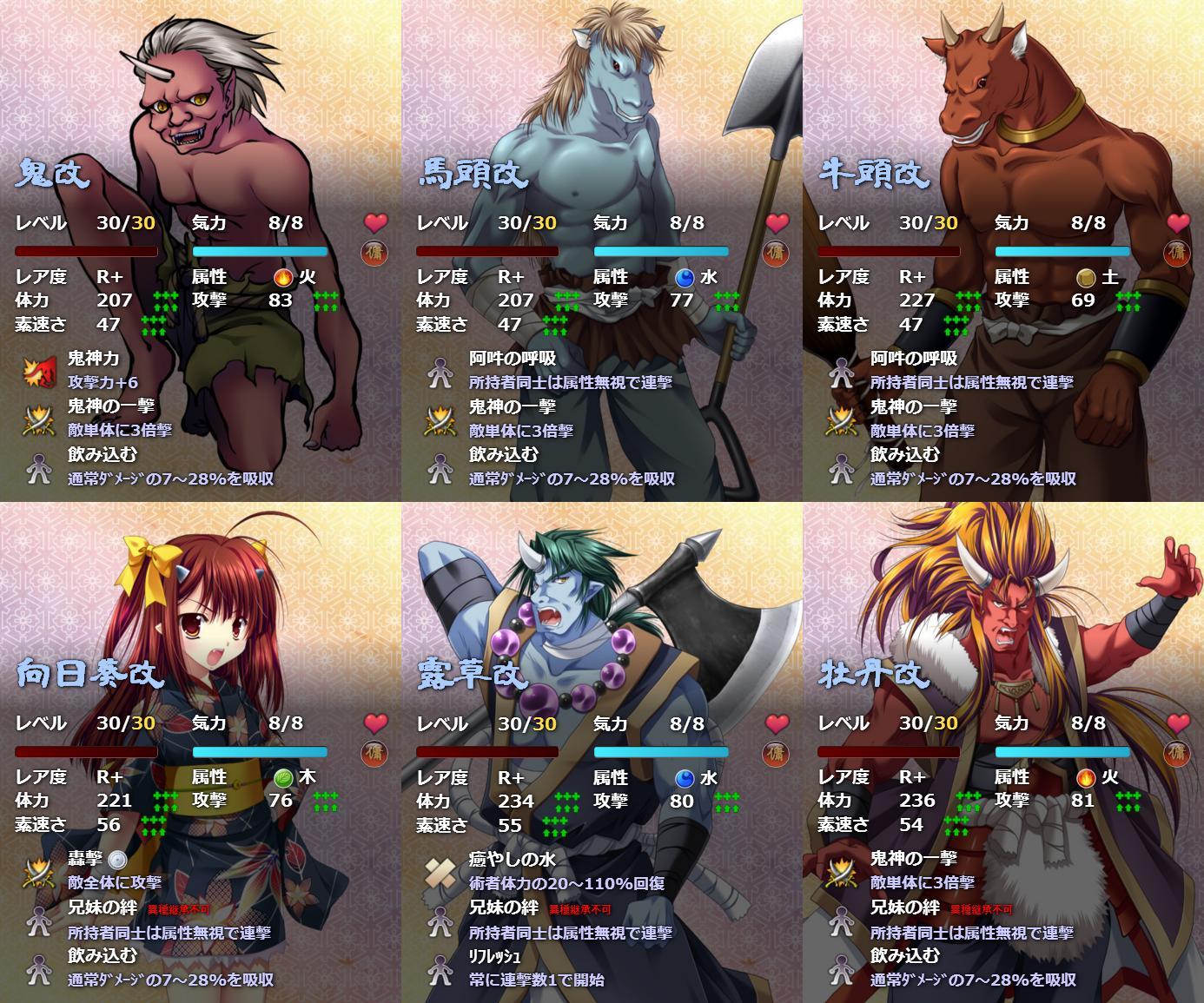Viewport: 1204px width, 1003px height.
Task: Toggle the heart icon on 鬼改's card
Action: [x=375, y=222]
